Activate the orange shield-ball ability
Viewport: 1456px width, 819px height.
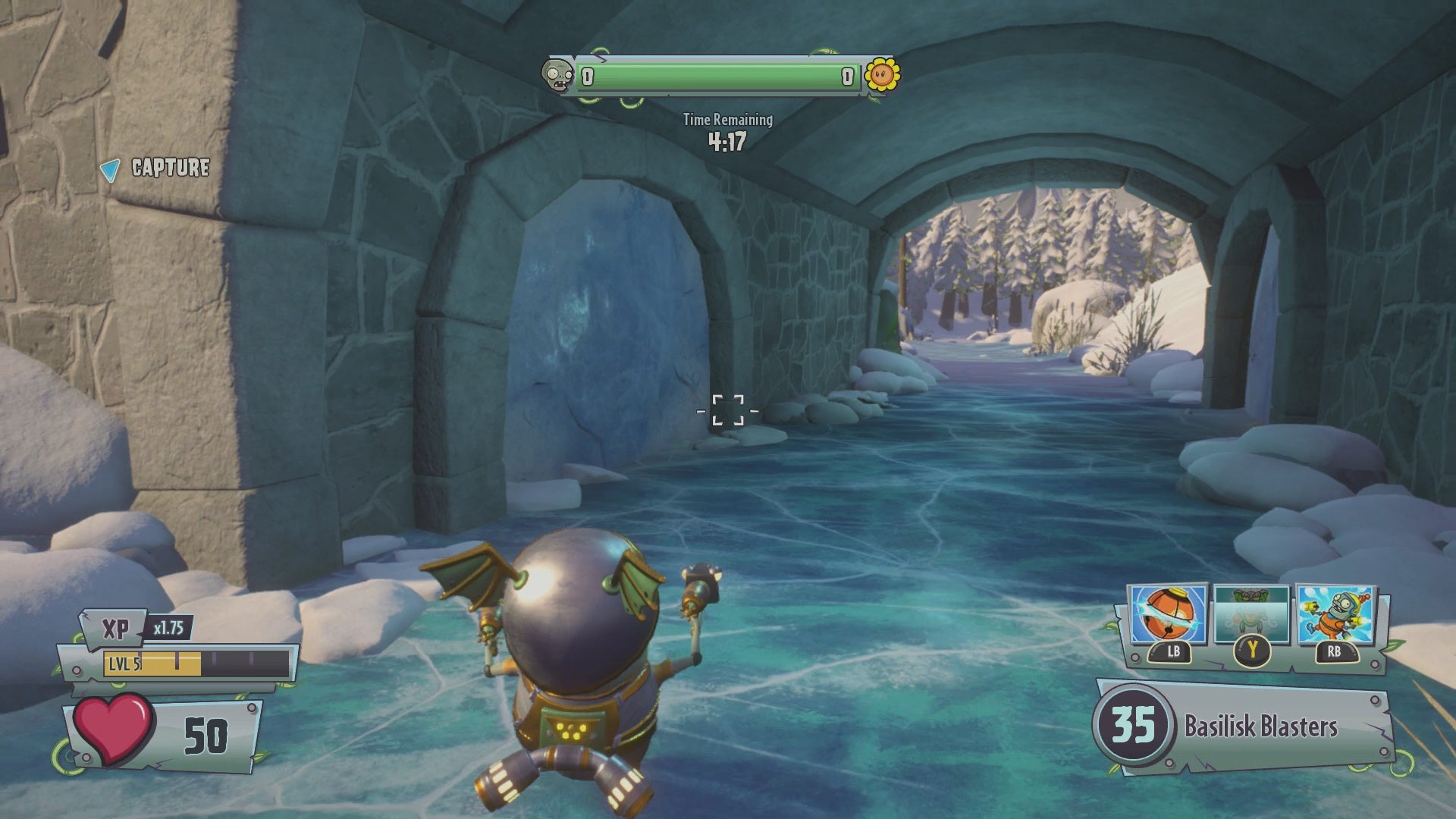point(1168,614)
